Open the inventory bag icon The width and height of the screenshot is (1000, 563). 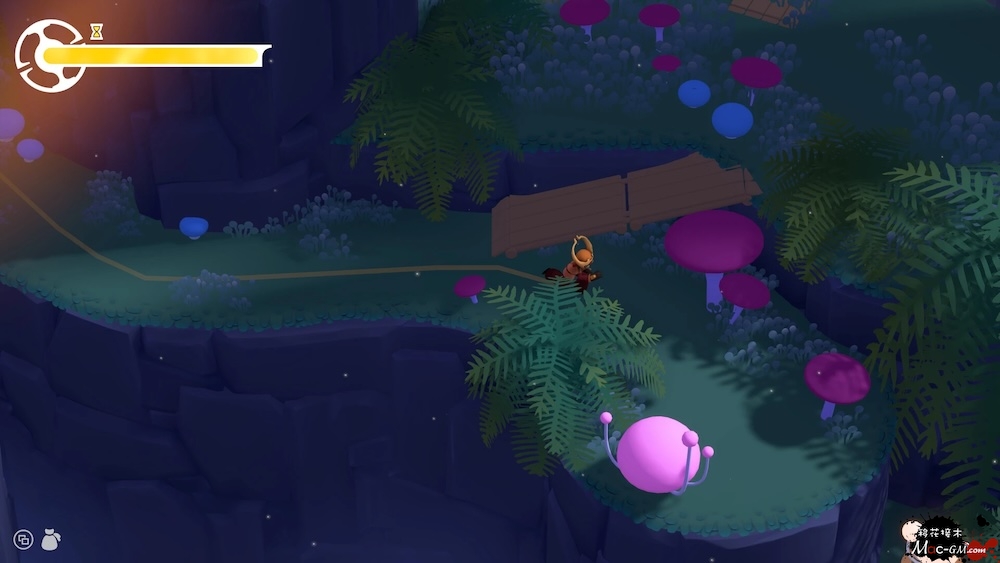[x=50, y=540]
